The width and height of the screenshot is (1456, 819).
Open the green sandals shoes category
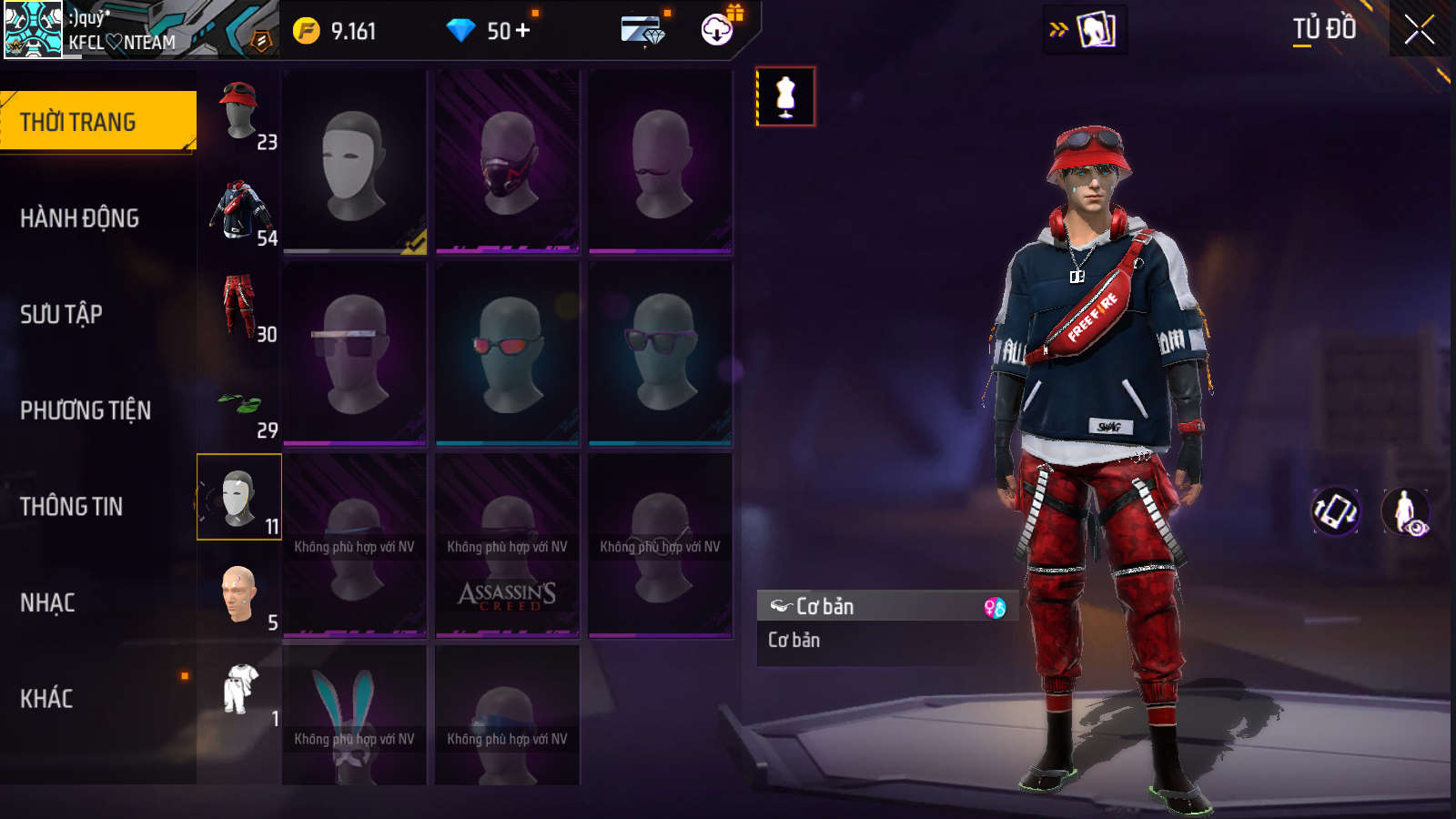239,403
